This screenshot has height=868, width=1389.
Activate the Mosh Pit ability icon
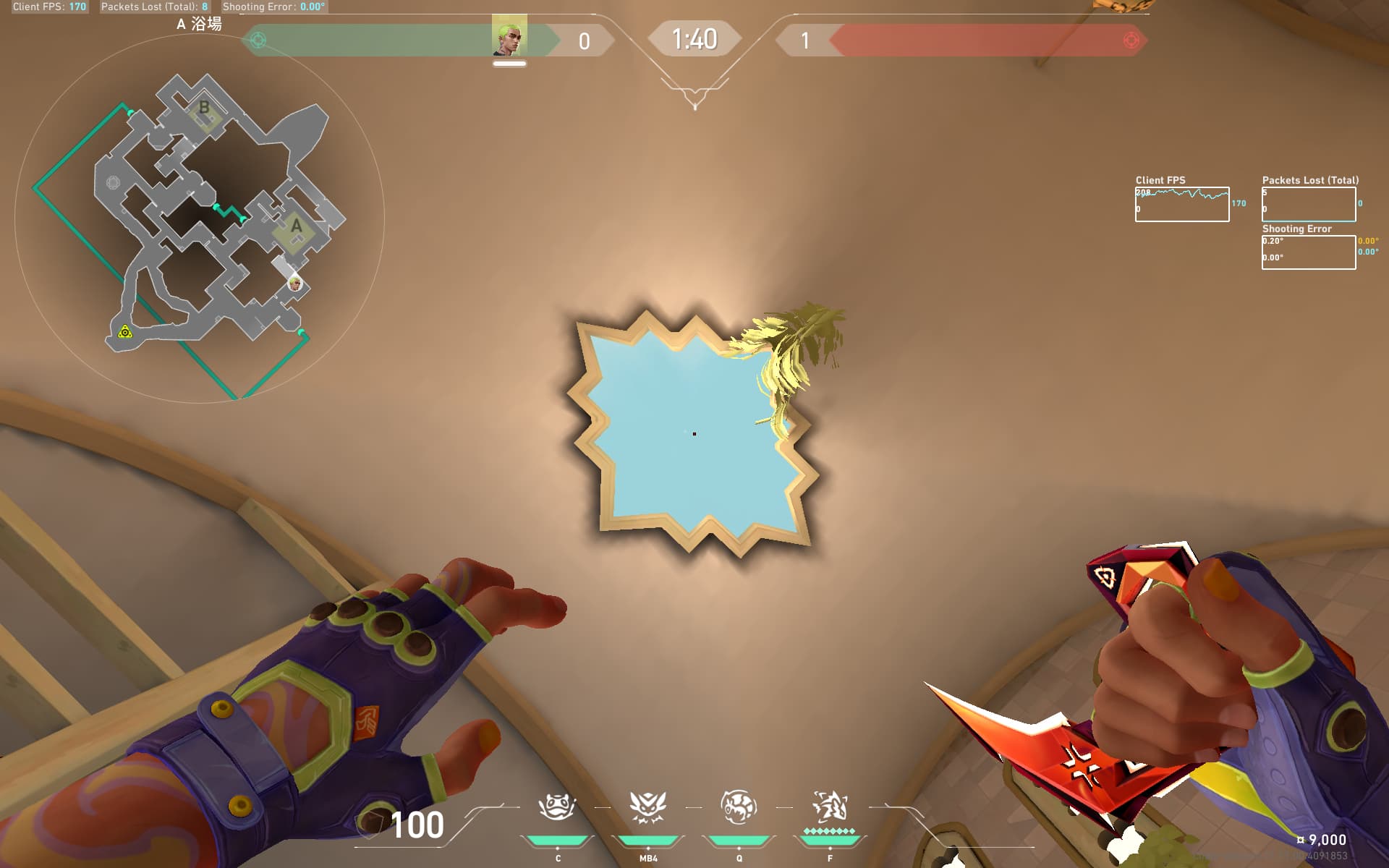pyautogui.click(x=557, y=807)
